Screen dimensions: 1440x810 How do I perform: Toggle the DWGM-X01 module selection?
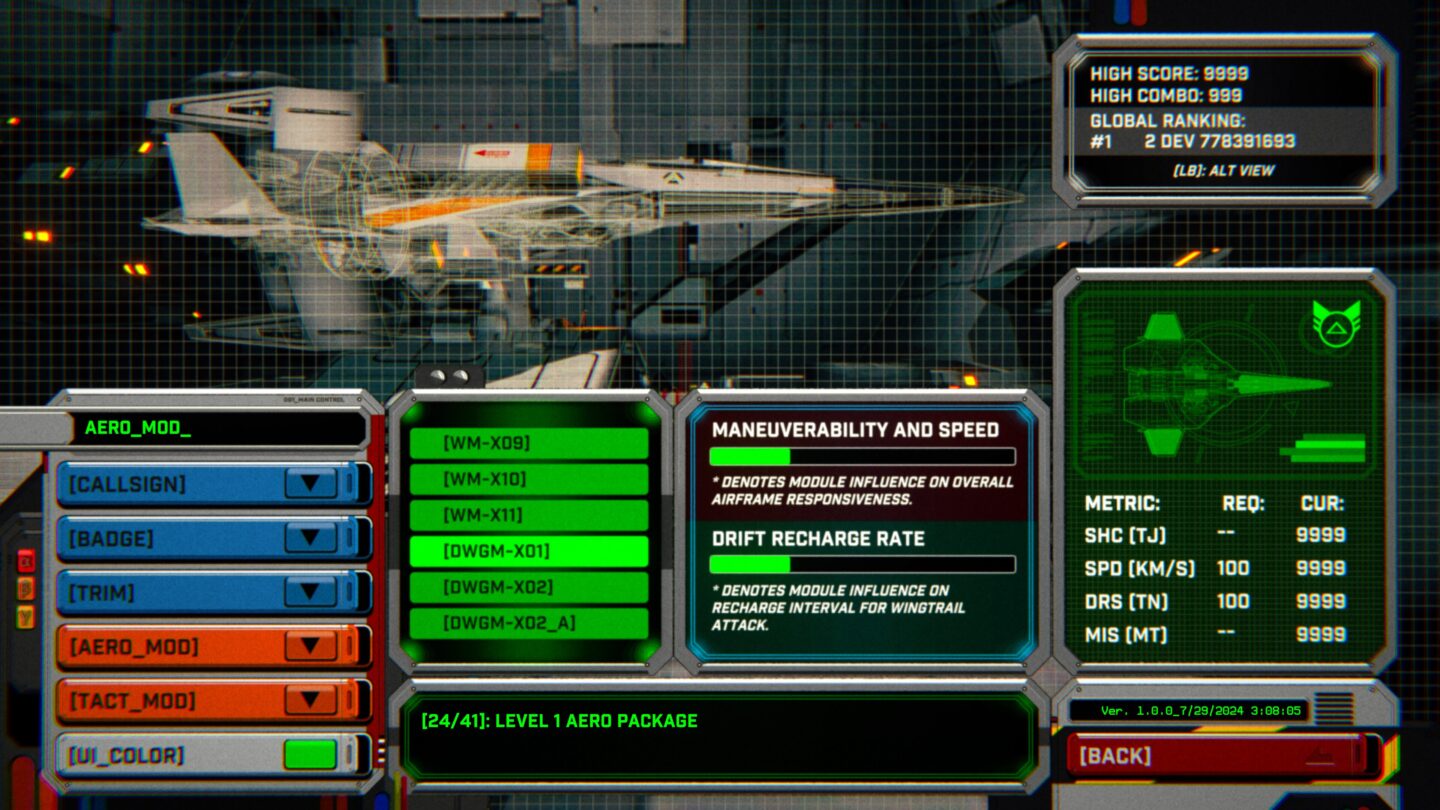[x=531, y=548]
